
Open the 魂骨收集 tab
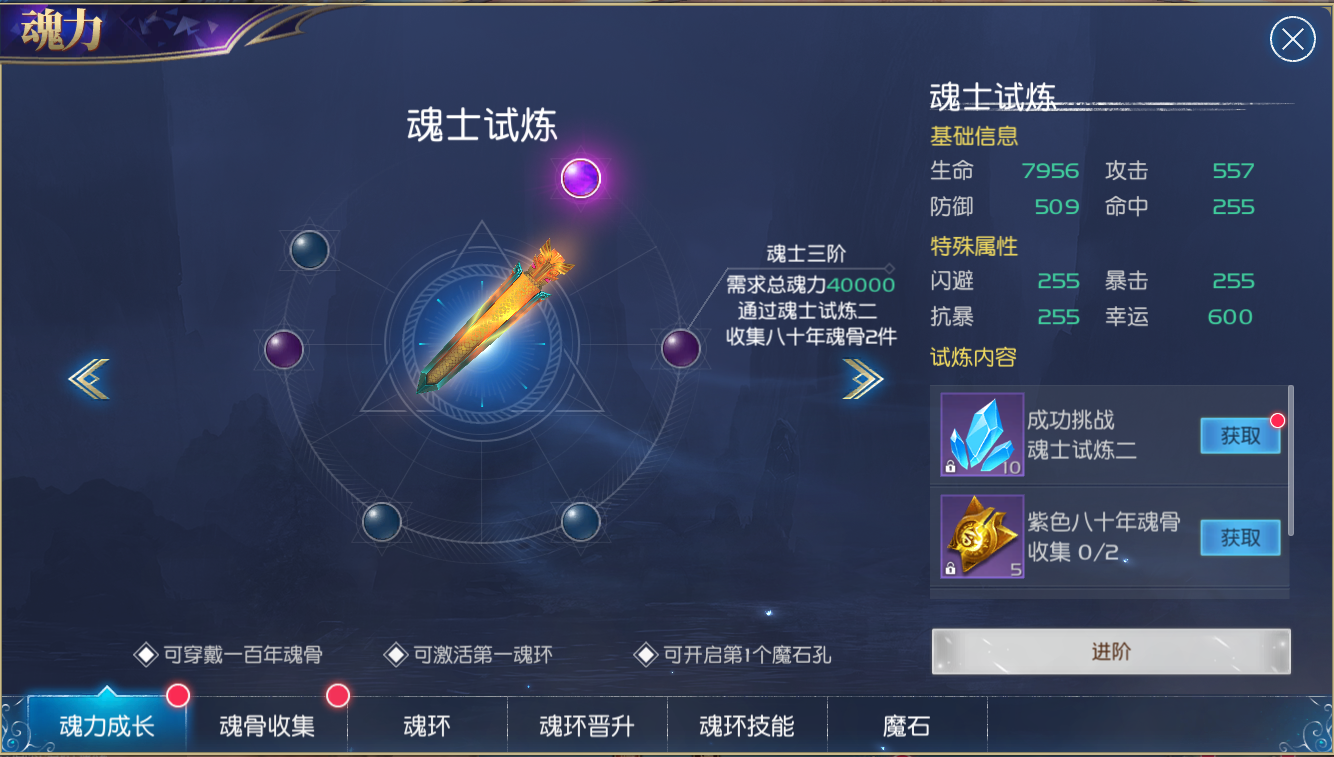coord(267,725)
